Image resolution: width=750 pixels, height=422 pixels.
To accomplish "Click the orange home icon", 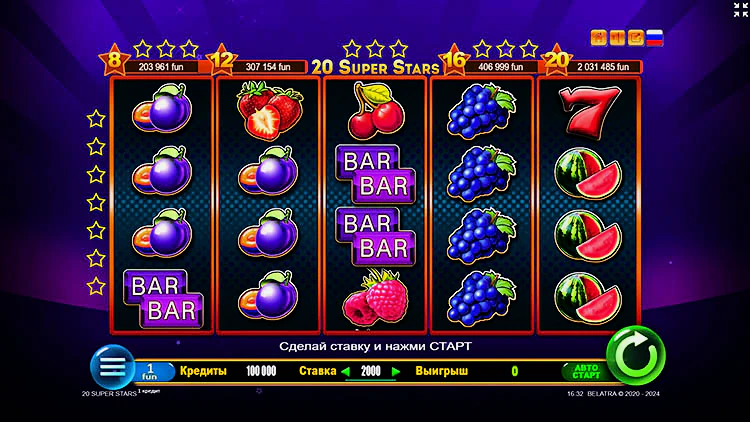I will pyautogui.click(x=599, y=39).
